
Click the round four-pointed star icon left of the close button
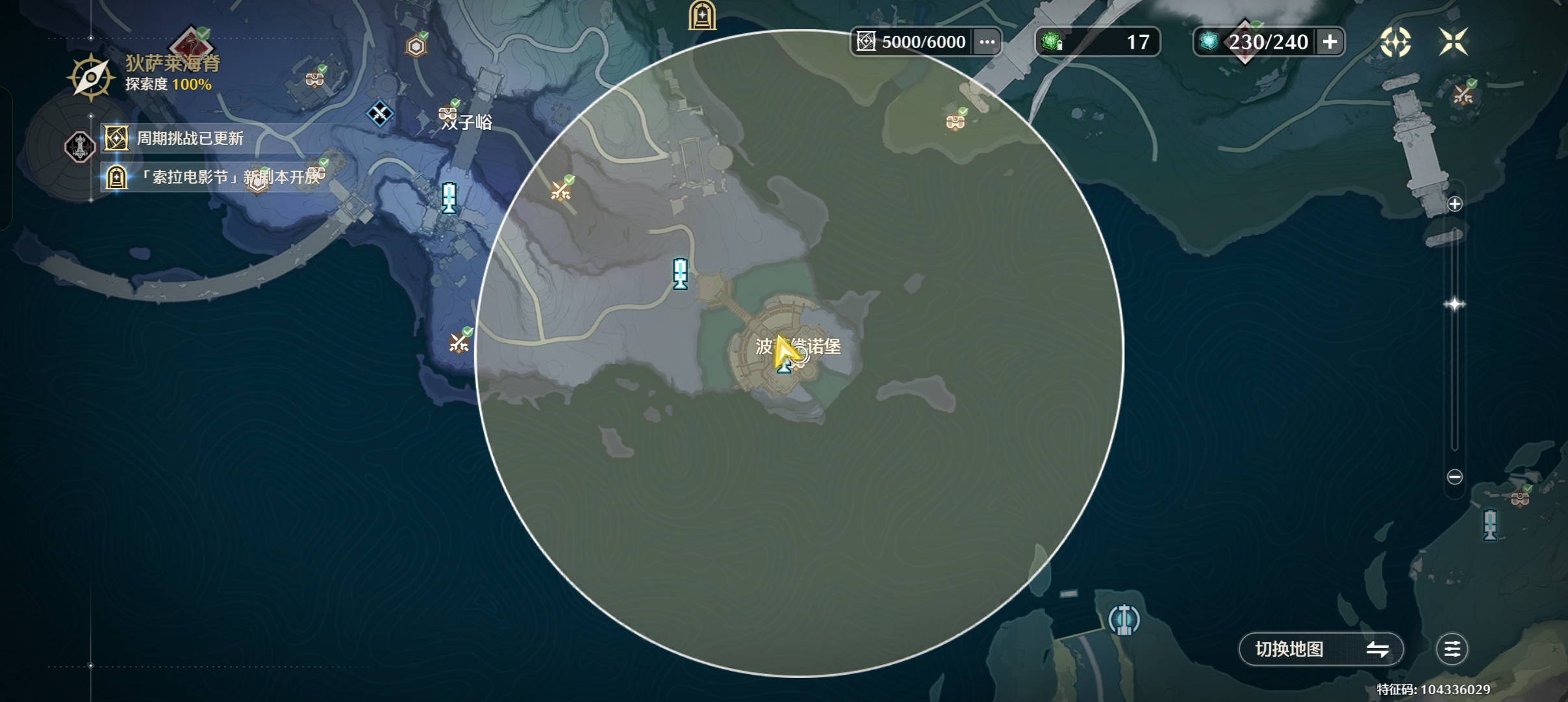[x=1395, y=42]
